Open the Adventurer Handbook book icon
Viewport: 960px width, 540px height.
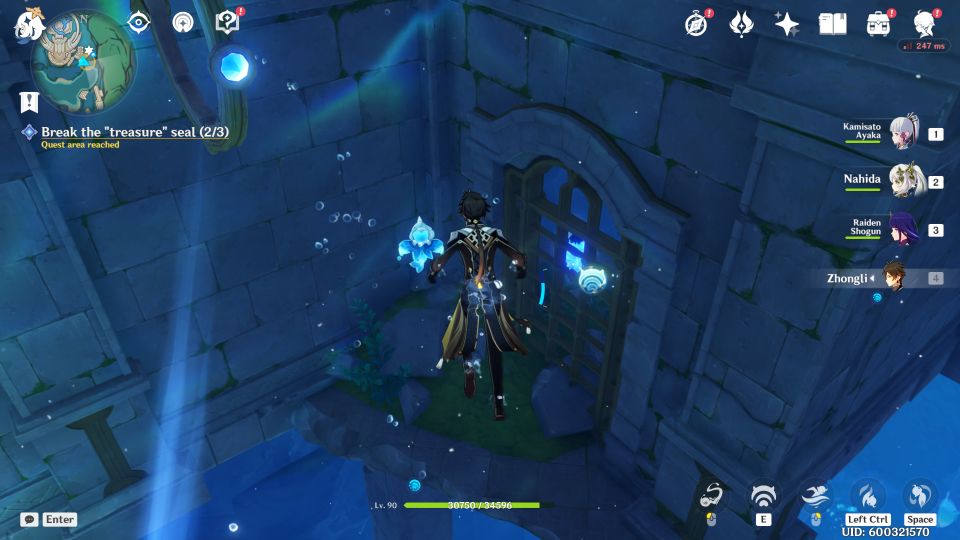click(832, 24)
